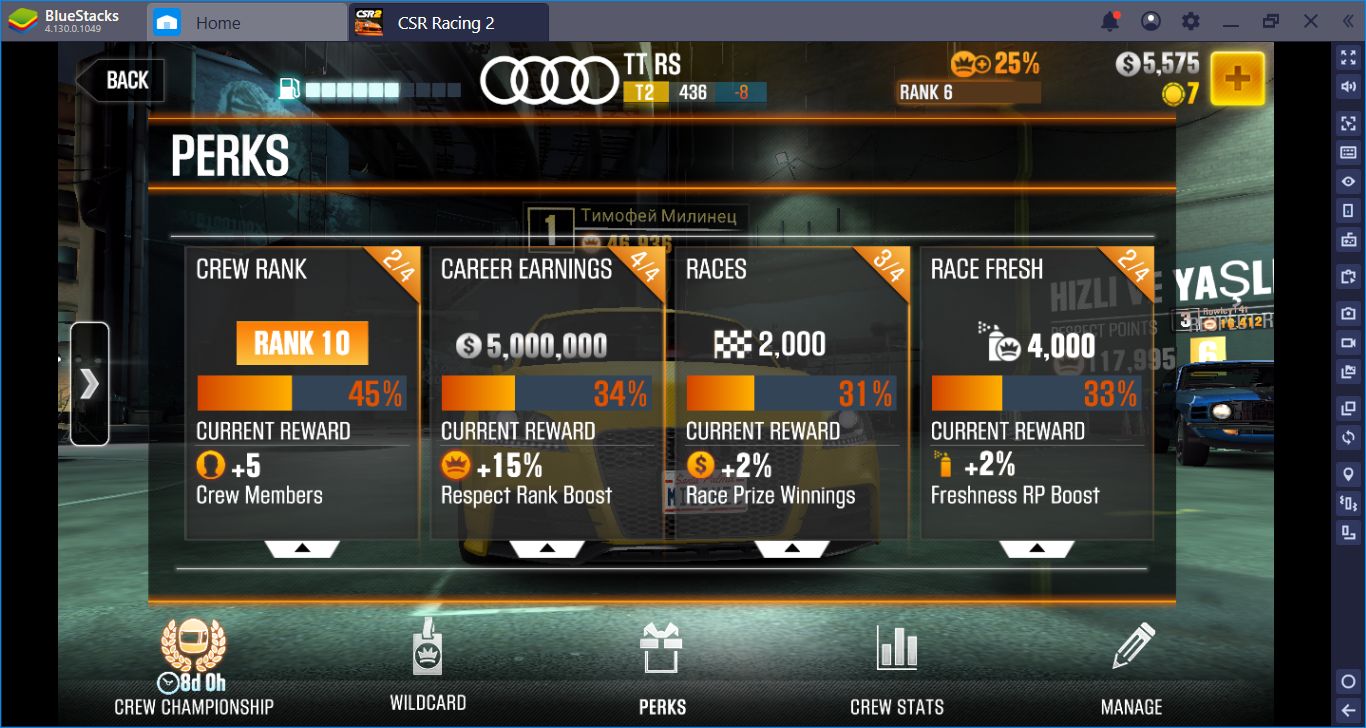Expand the left side arrow panel

90,383
